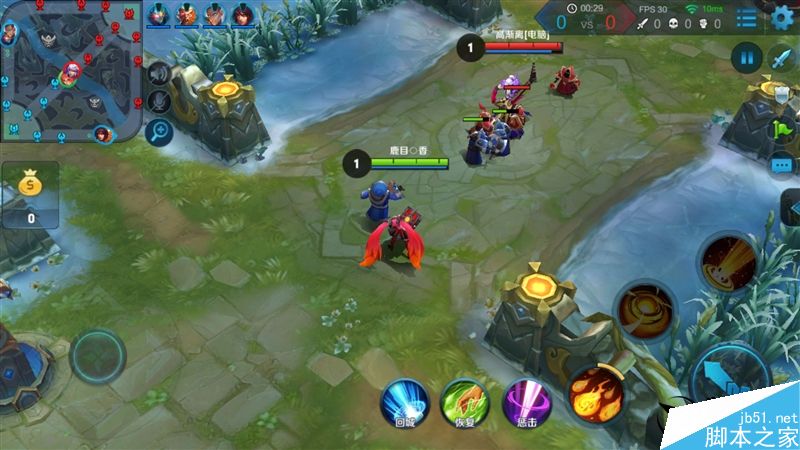Use the 恢复 restore skill
This screenshot has height=450, width=800.
click(x=464, y=402)
